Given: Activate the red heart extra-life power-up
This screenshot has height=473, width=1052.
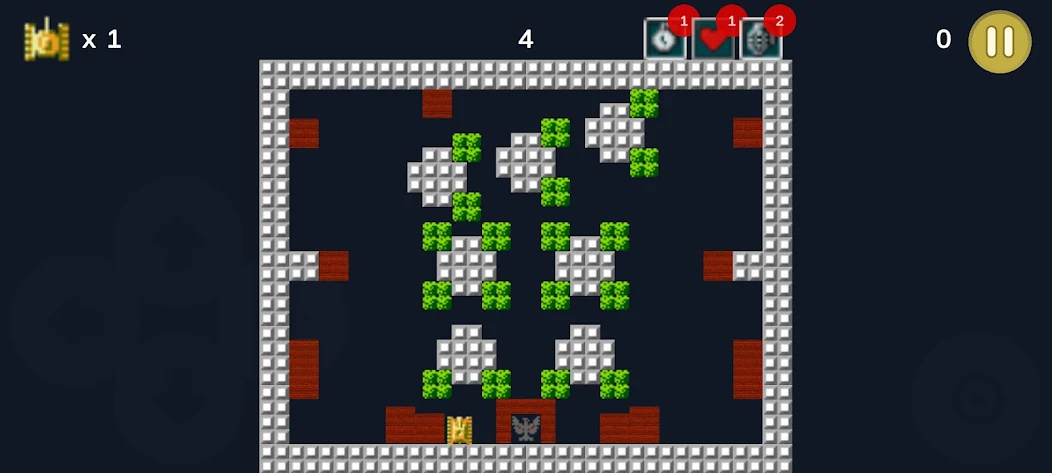Looking at the screenshot, I should [711, 40].
